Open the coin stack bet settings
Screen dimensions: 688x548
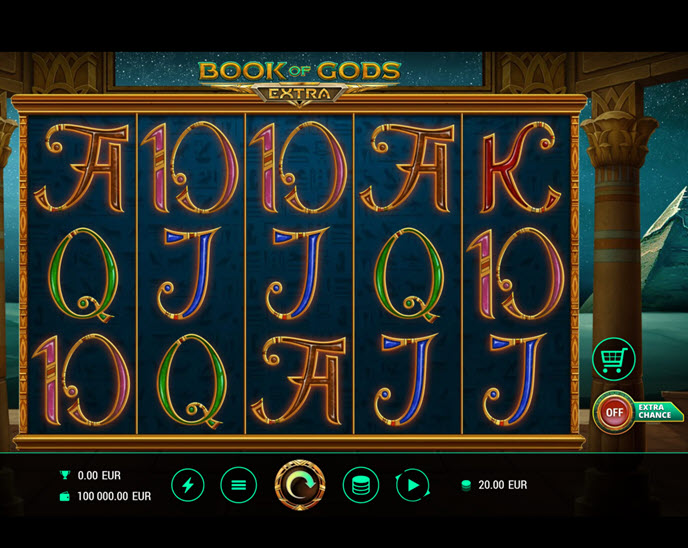tap(360, 485)
